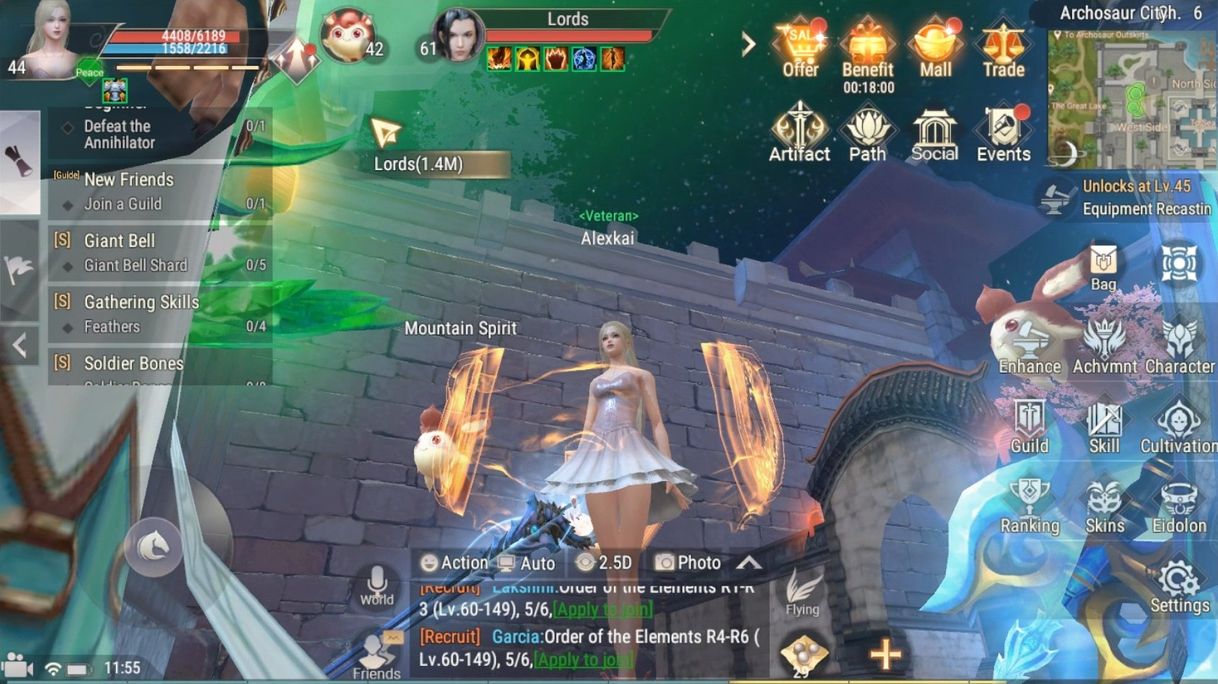Open the Path lotus menu
The width and height of the screenshot is (1218, 684).
[x=867, y=133]
